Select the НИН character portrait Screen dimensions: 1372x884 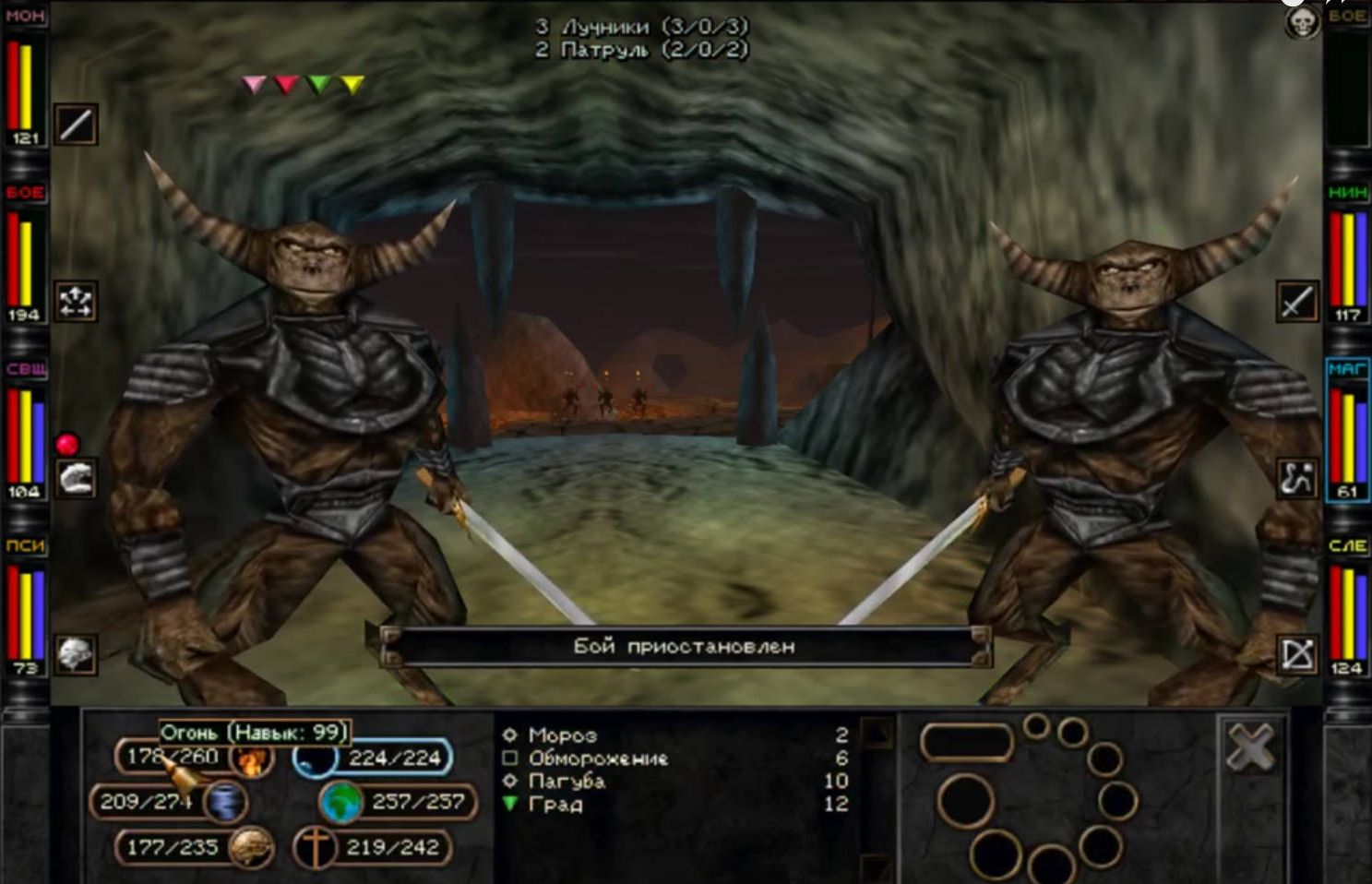1347,255
